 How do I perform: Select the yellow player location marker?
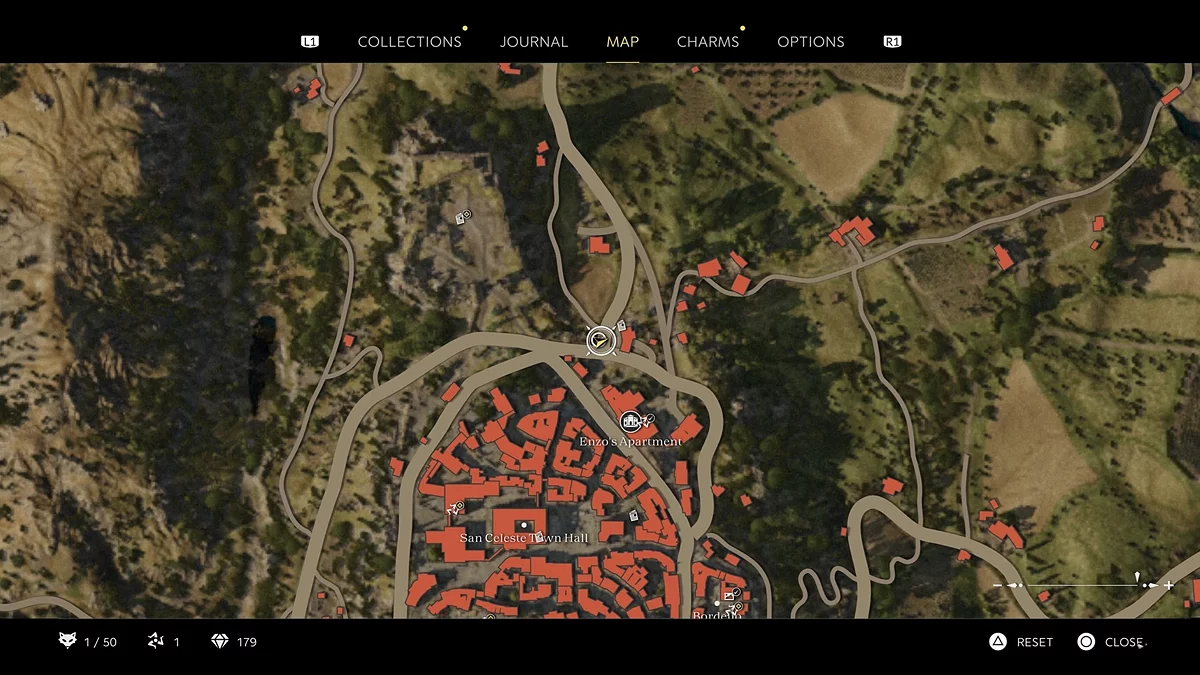599,341
